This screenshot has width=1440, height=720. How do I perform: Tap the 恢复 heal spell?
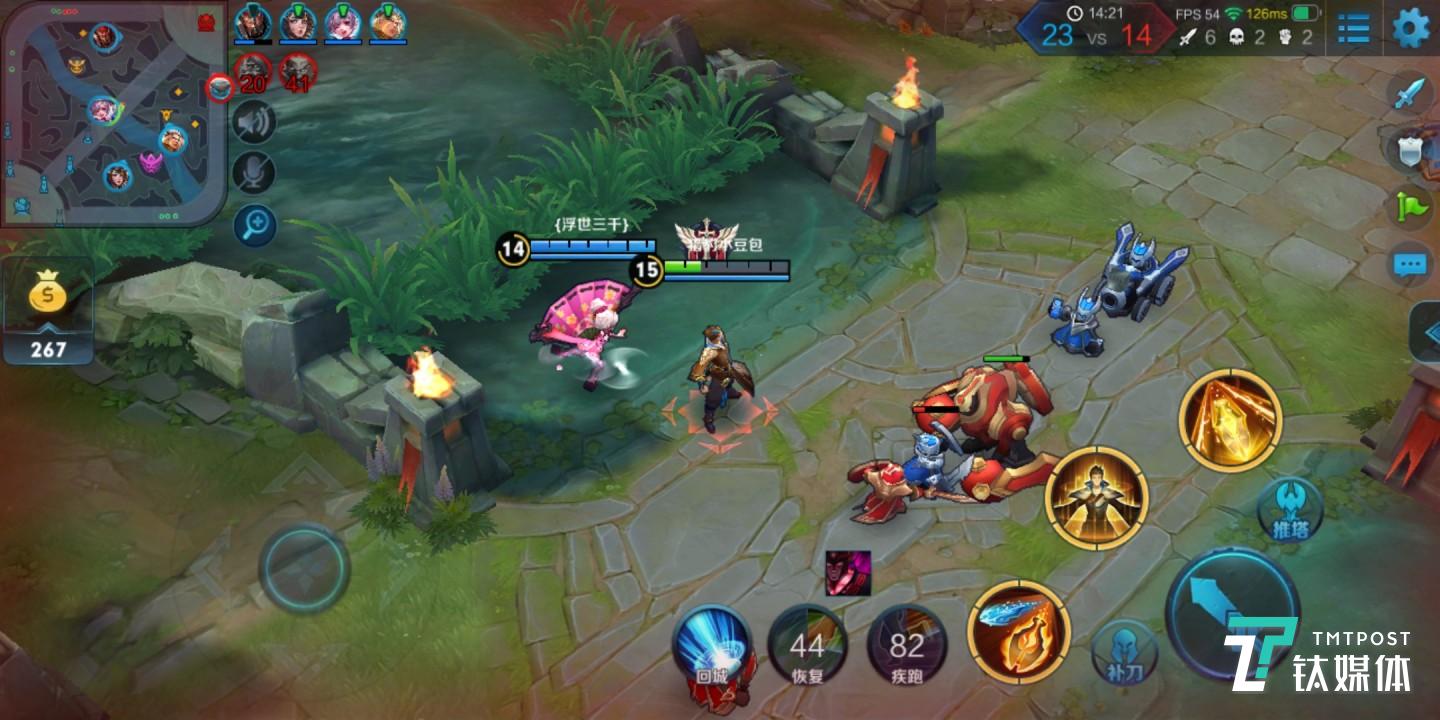[807, 647]
